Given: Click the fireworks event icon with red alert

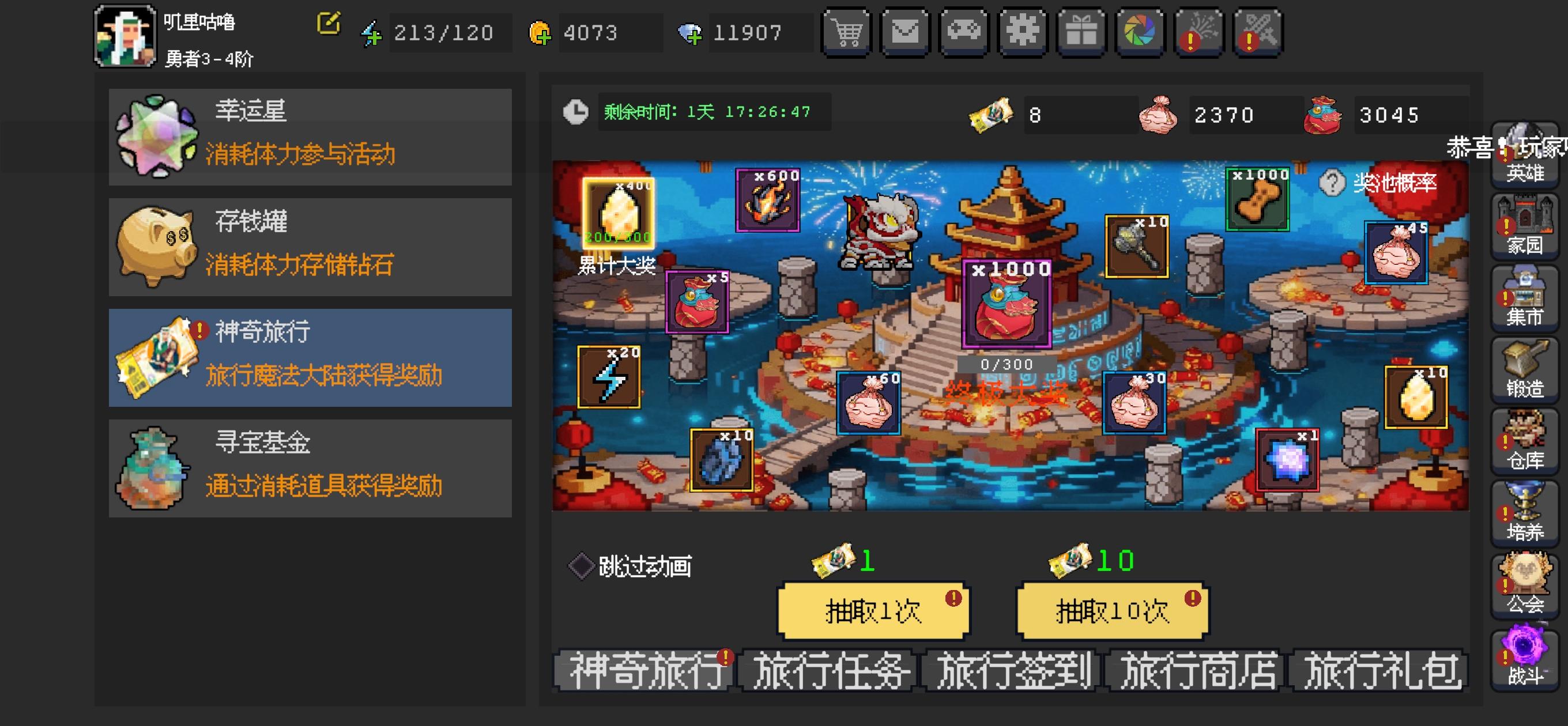Looking at the screenshot, I should coord(1198,32).
